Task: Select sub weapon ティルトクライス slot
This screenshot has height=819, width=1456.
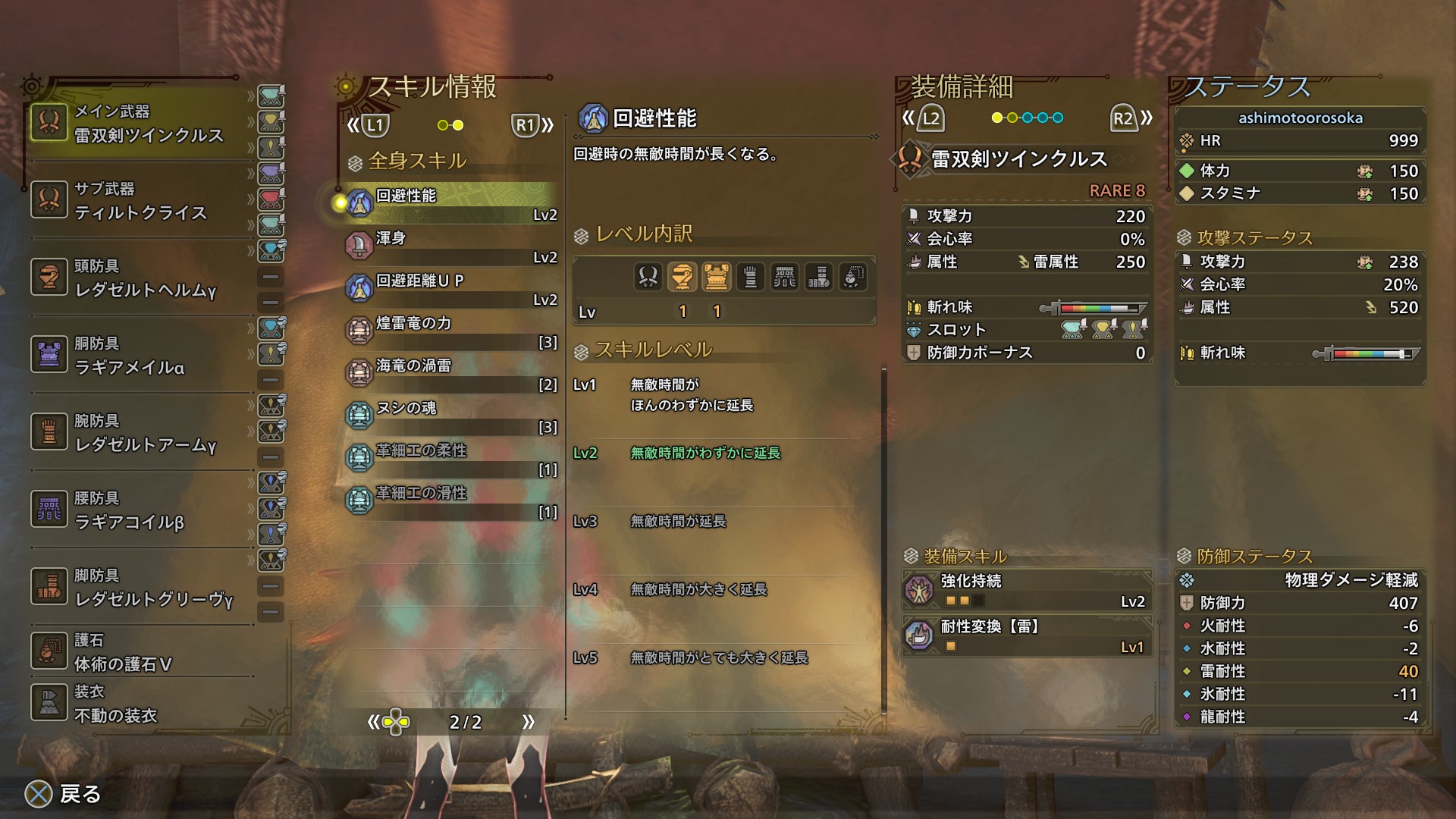Action: pos(140,201)
